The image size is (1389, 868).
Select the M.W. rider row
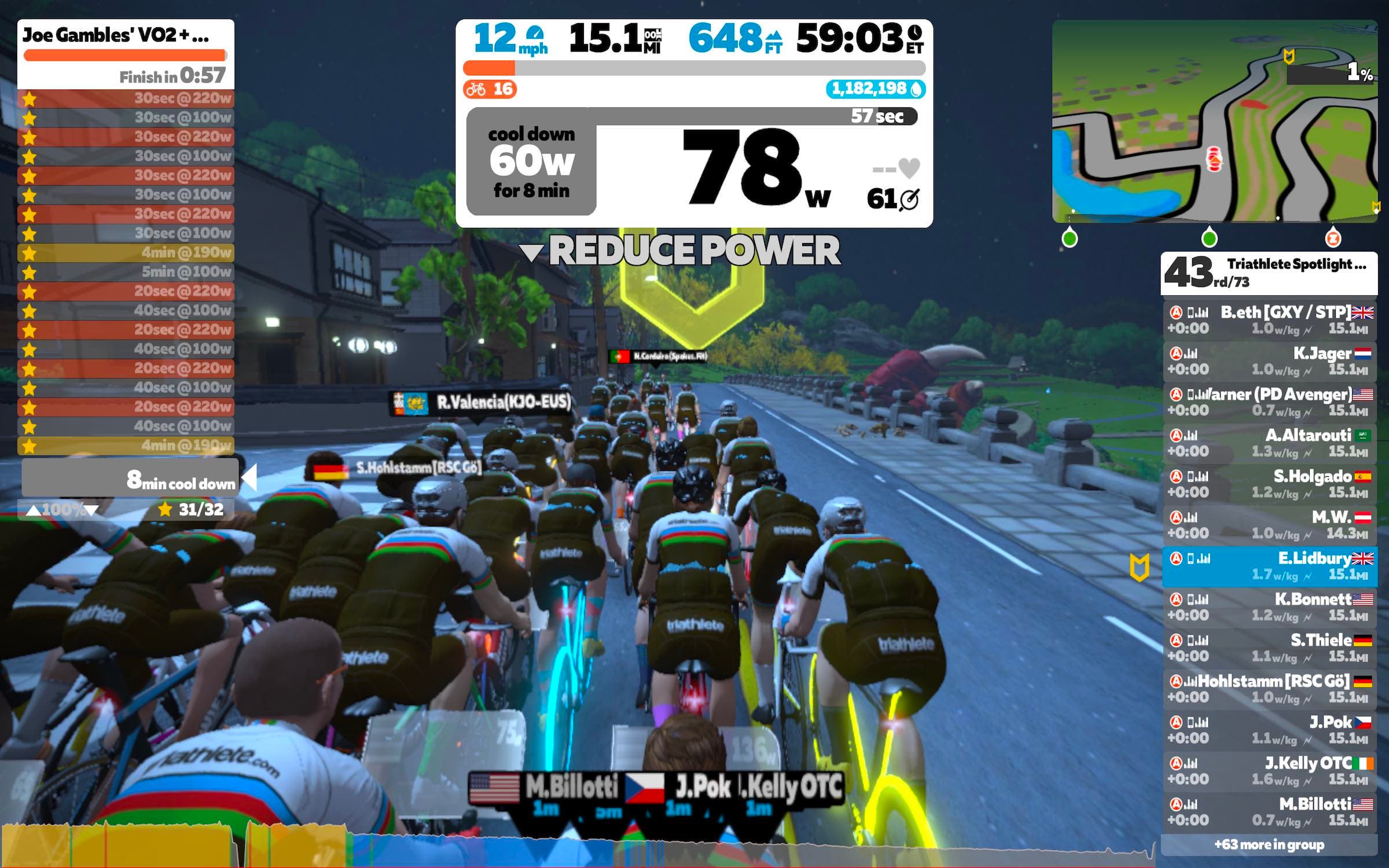(1269, 525)
